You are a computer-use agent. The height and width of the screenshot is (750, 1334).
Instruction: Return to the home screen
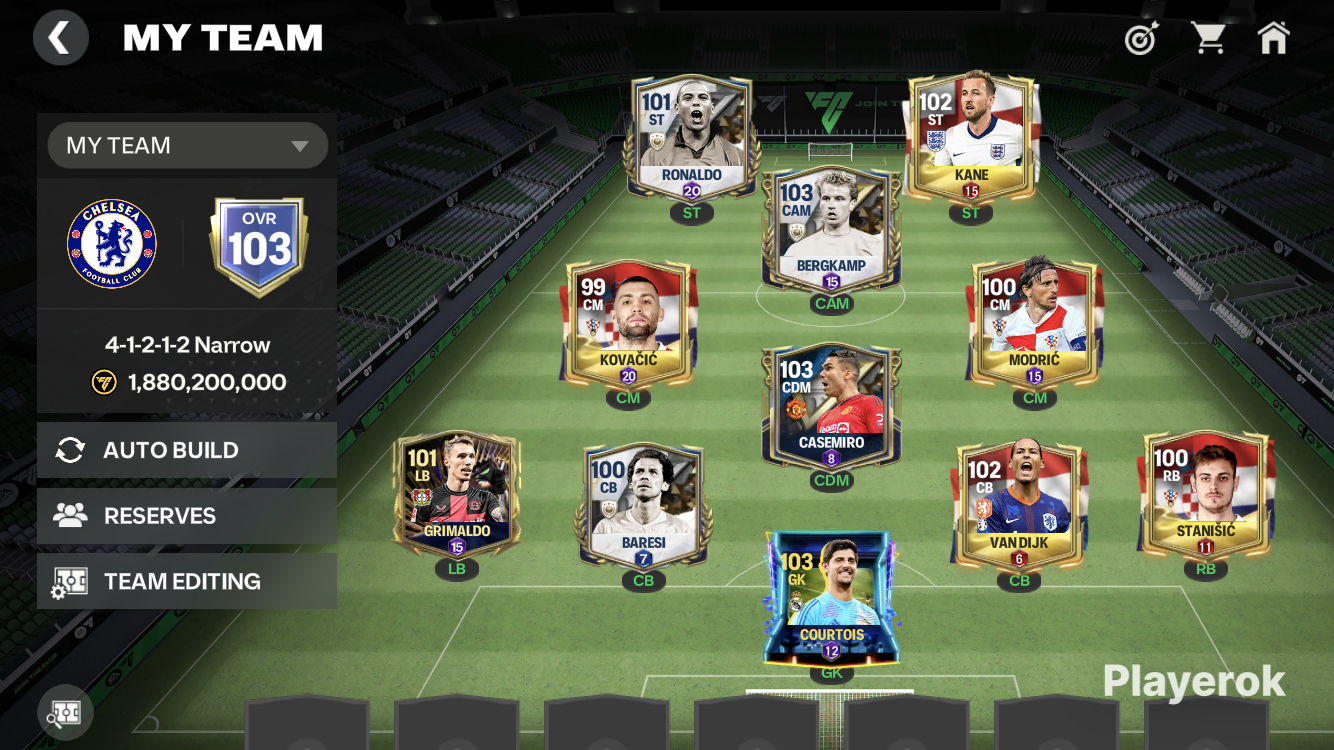[1273, 39]
